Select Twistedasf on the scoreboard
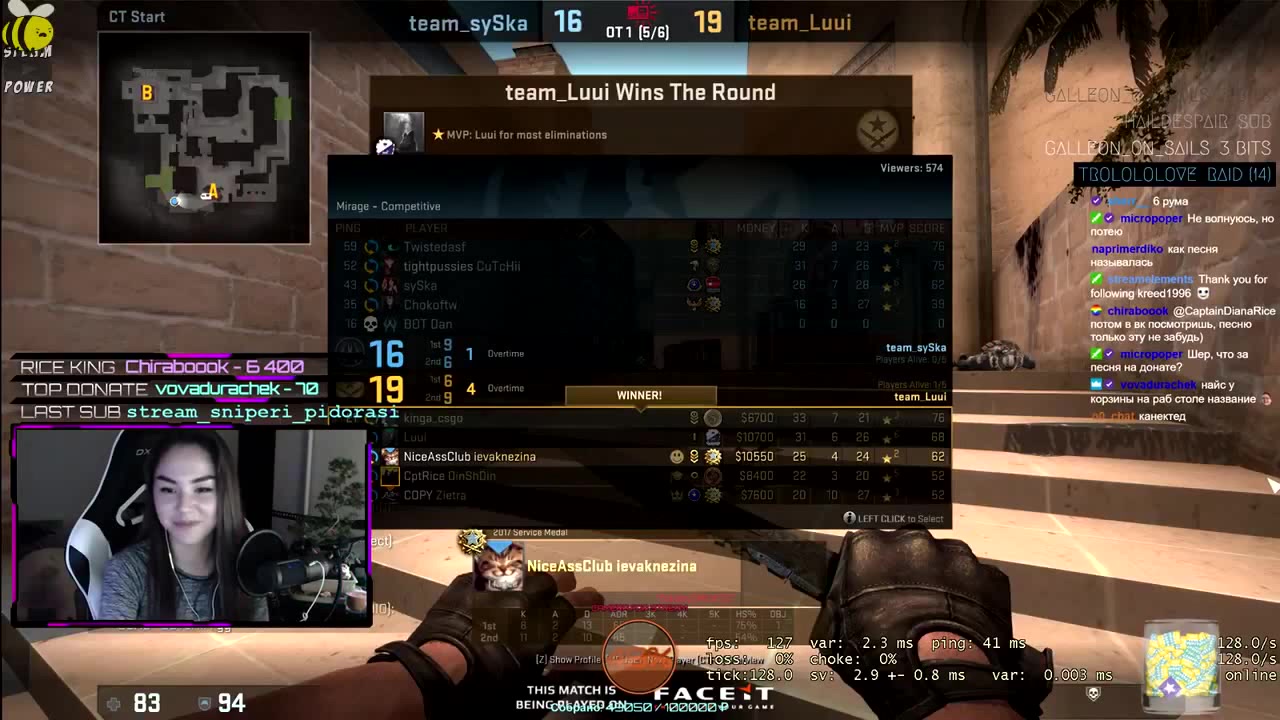This screenshot has width=1280, height=720. (640, 247)
